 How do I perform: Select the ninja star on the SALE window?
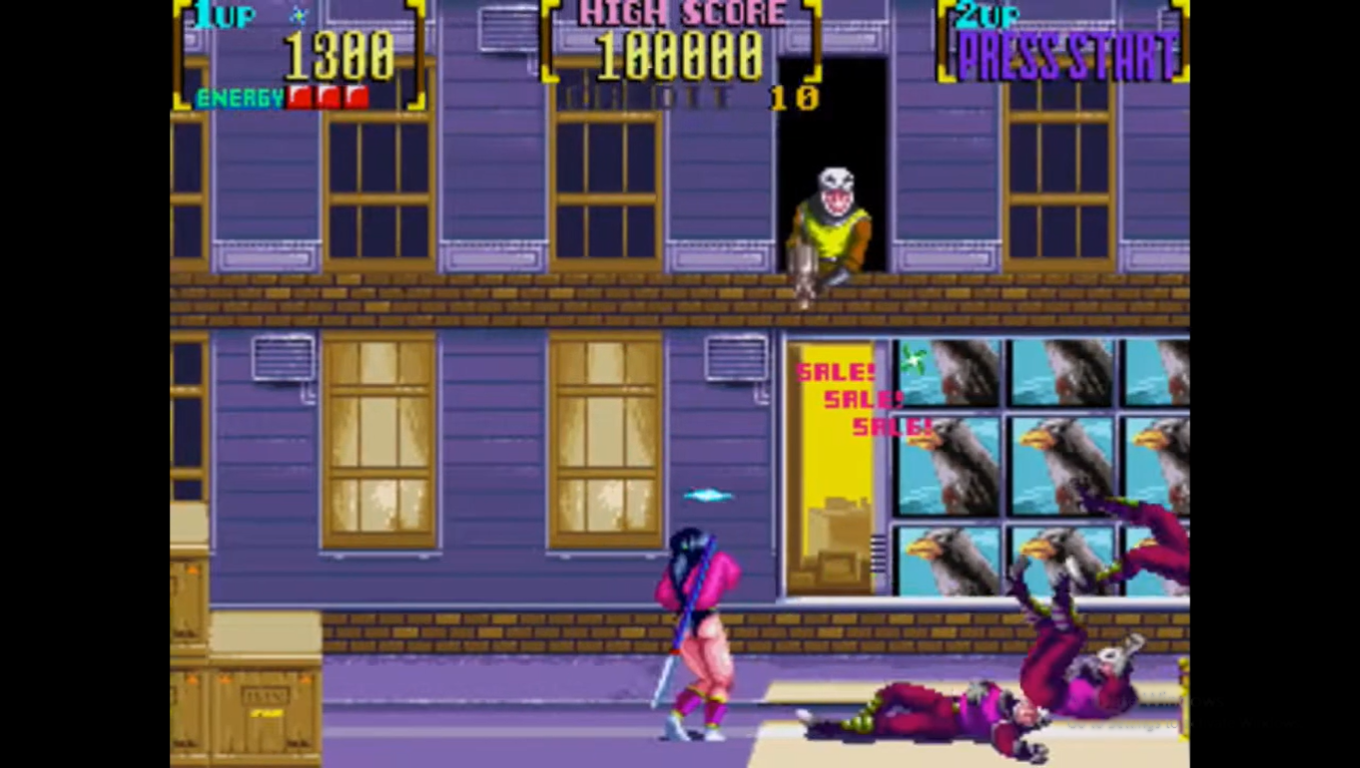[x=911, y=356]
